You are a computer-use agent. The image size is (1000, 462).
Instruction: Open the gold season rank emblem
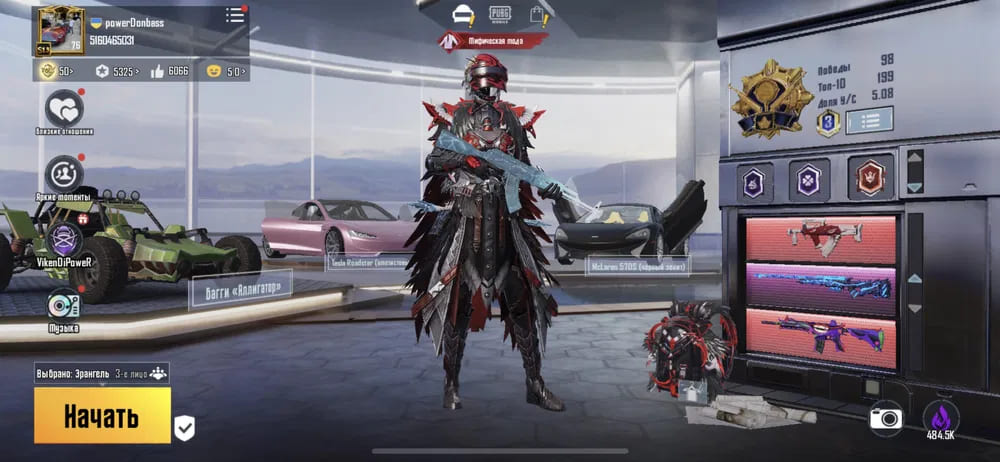coord(771,98)
